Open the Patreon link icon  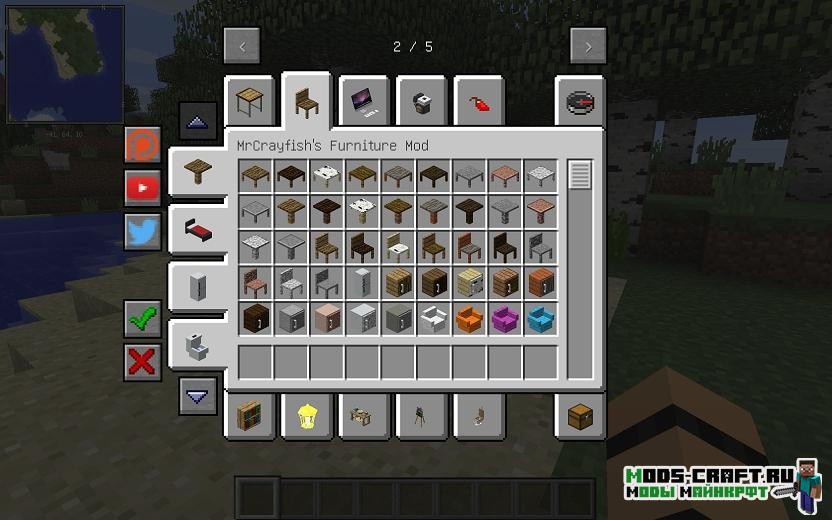point(143,145)
